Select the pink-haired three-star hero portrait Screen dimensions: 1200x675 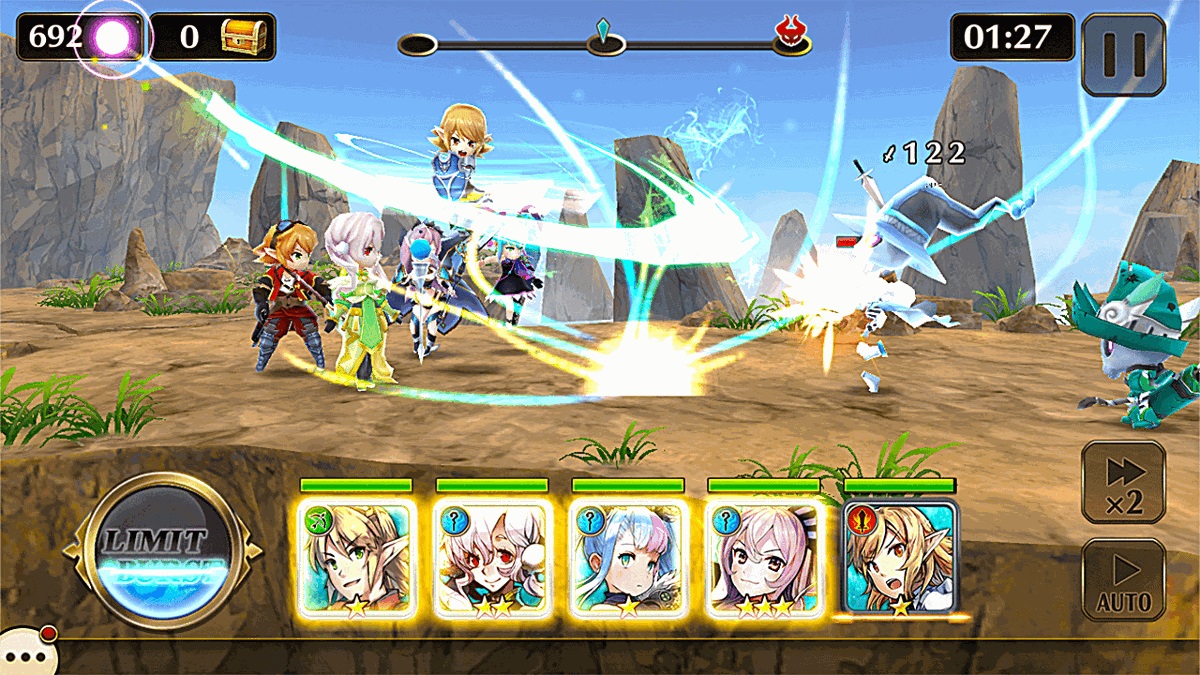[x=764, y=556]
